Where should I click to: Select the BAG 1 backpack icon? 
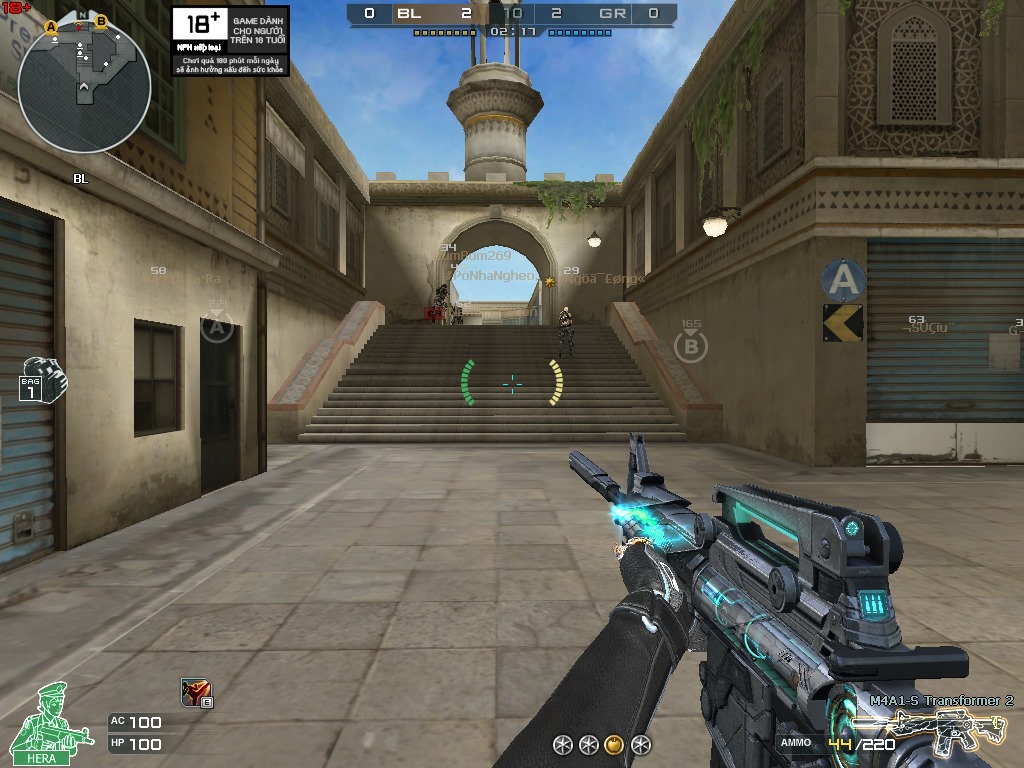click(42, 379)
